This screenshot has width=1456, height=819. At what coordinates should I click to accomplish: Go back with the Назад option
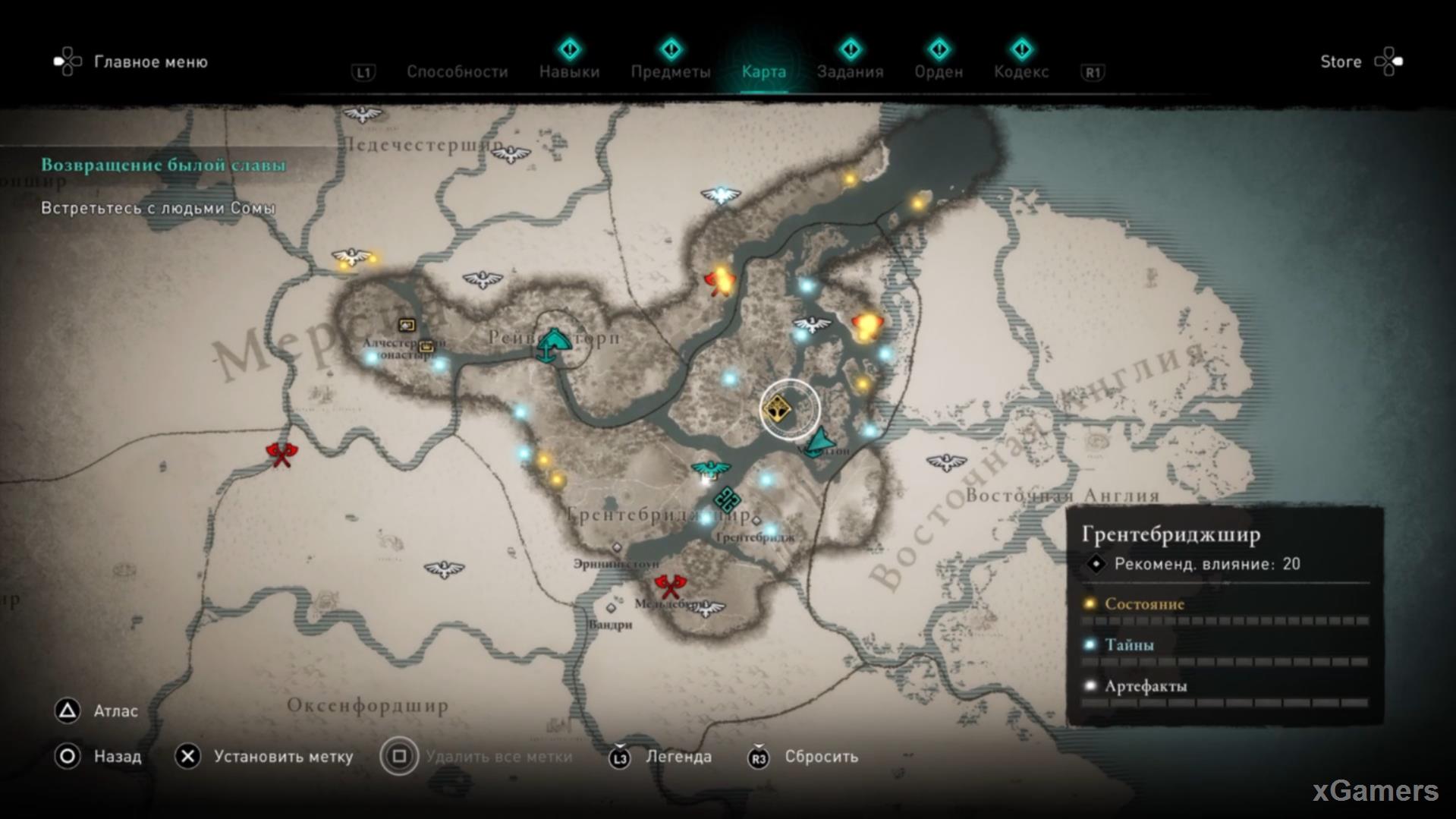[117, 757]
